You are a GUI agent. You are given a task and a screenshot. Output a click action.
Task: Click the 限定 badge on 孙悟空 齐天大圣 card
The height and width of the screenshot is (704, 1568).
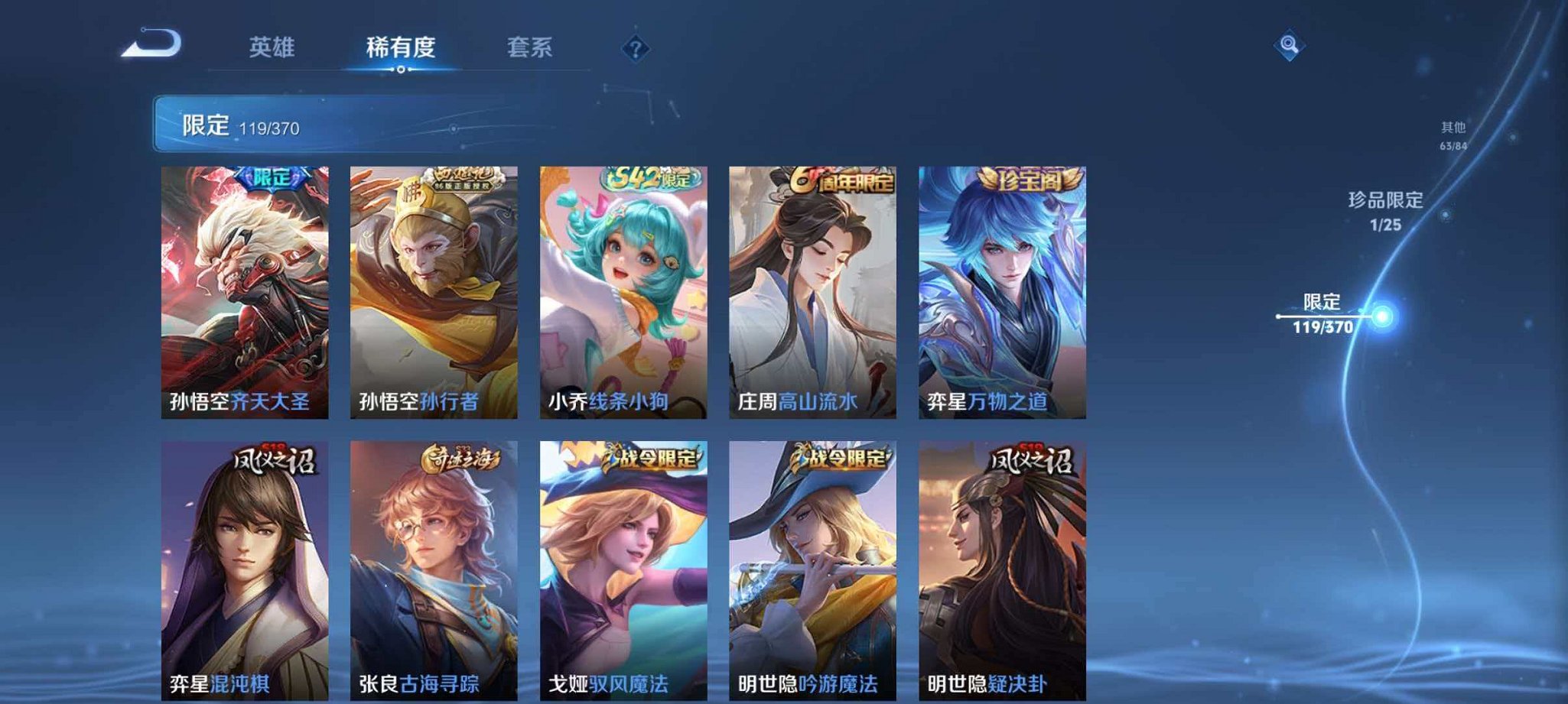click(x=272, y=179)
